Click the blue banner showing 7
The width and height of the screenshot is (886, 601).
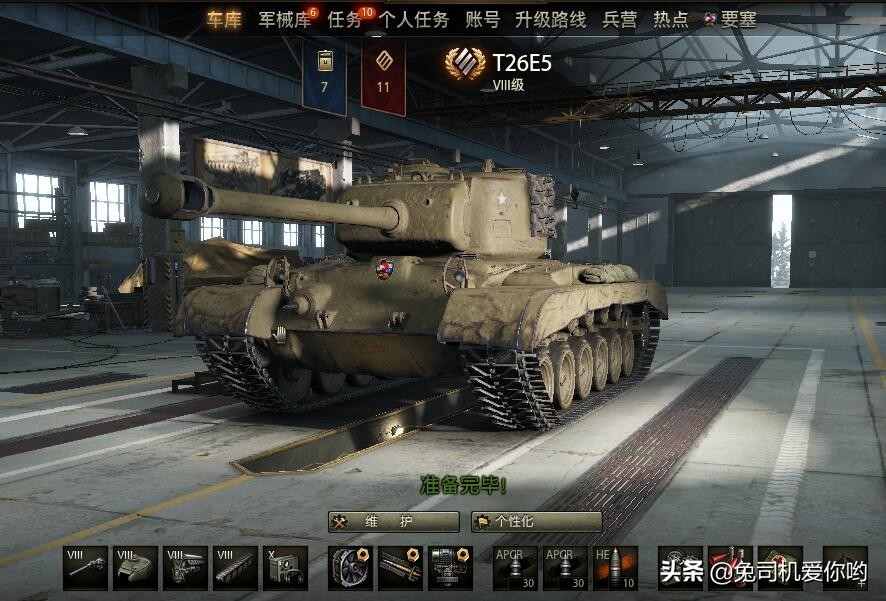(324, 76)
